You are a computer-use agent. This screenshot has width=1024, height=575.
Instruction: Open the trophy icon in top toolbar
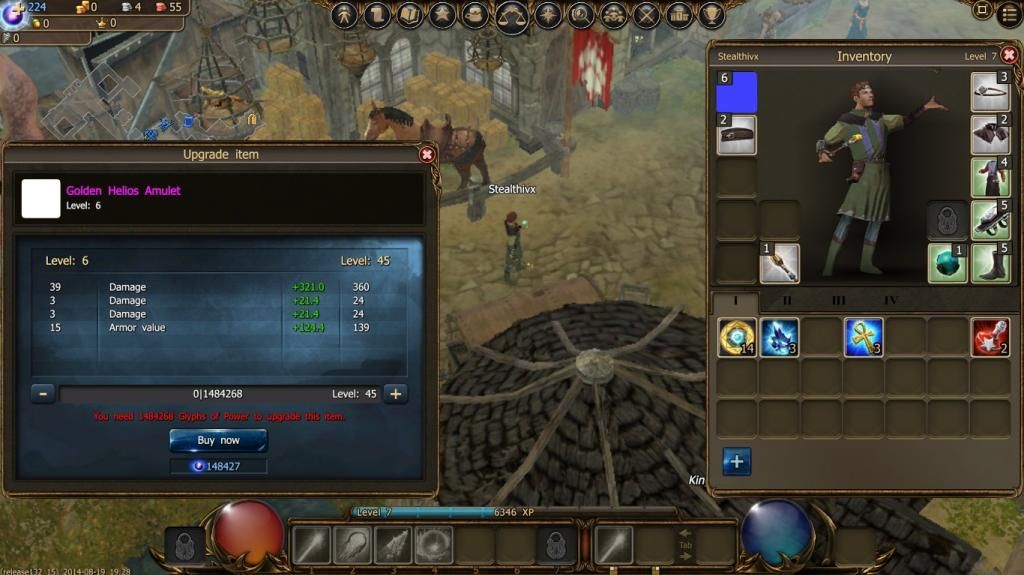pos(712,15)
